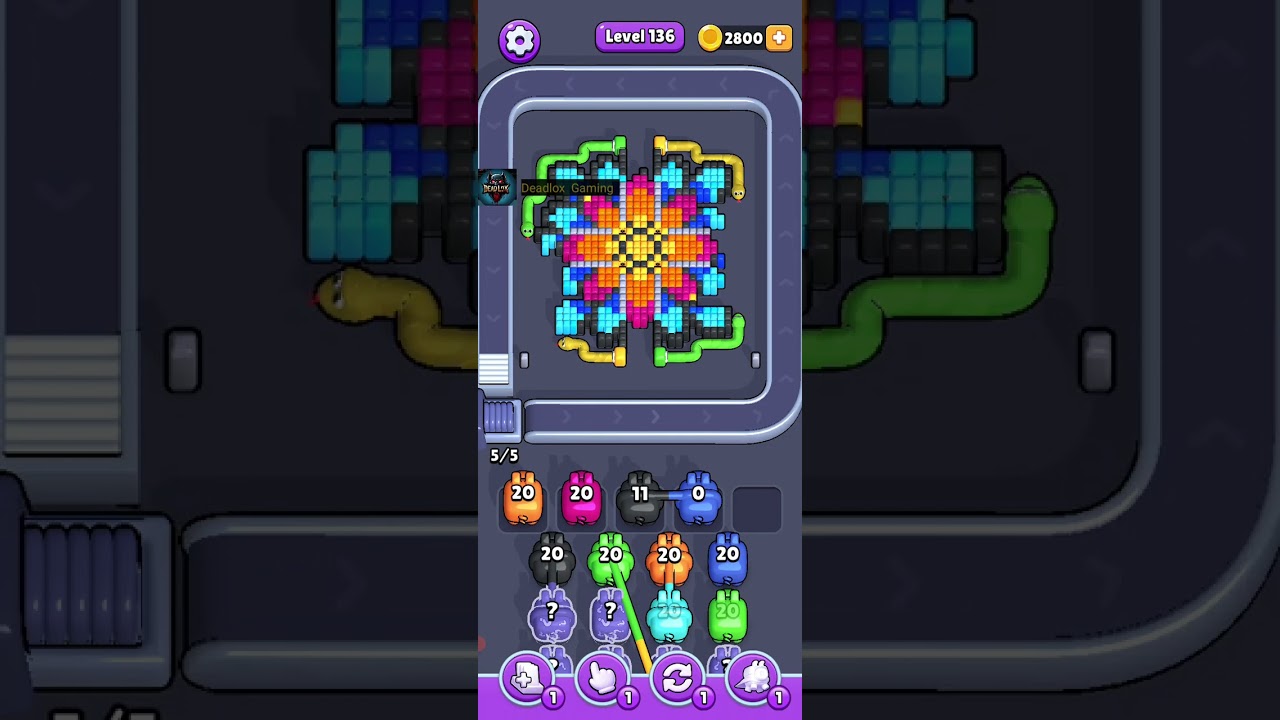The width and height of the screenshot is (1280, 720).
Task: Choose the black 20 shooter in the queue
Action: (552, 560)
